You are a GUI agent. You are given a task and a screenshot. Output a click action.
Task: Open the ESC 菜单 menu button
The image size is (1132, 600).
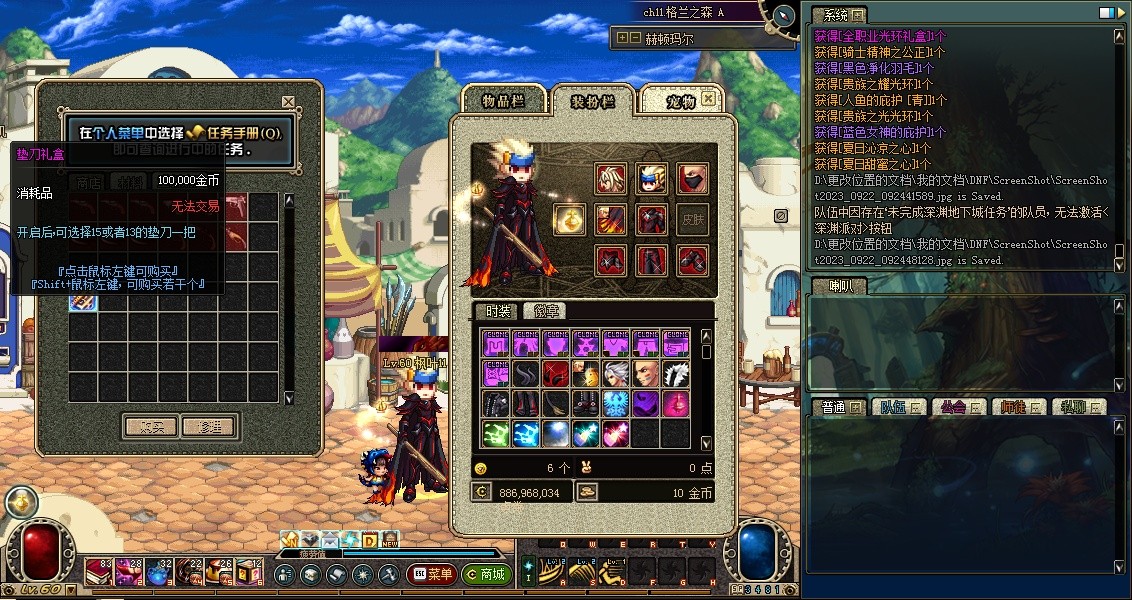point(431,574)
